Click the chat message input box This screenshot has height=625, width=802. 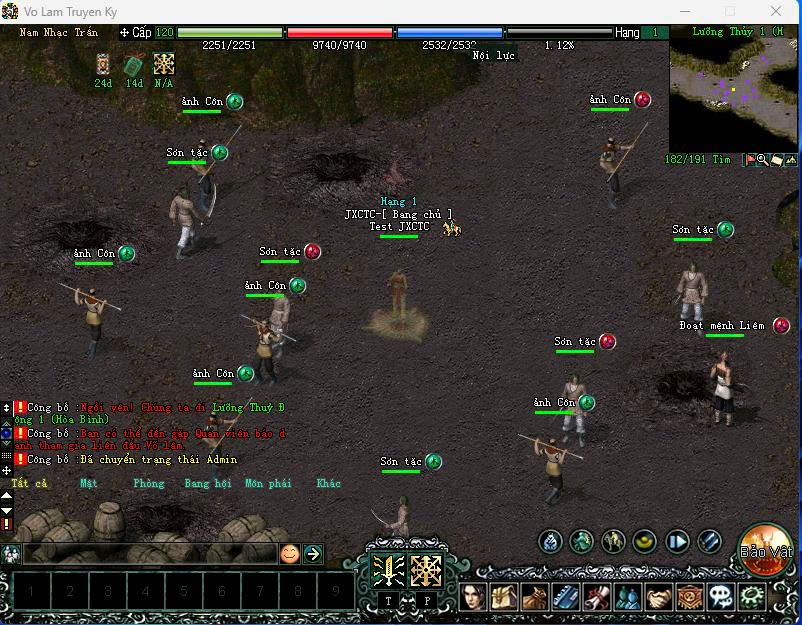[148, 553]
